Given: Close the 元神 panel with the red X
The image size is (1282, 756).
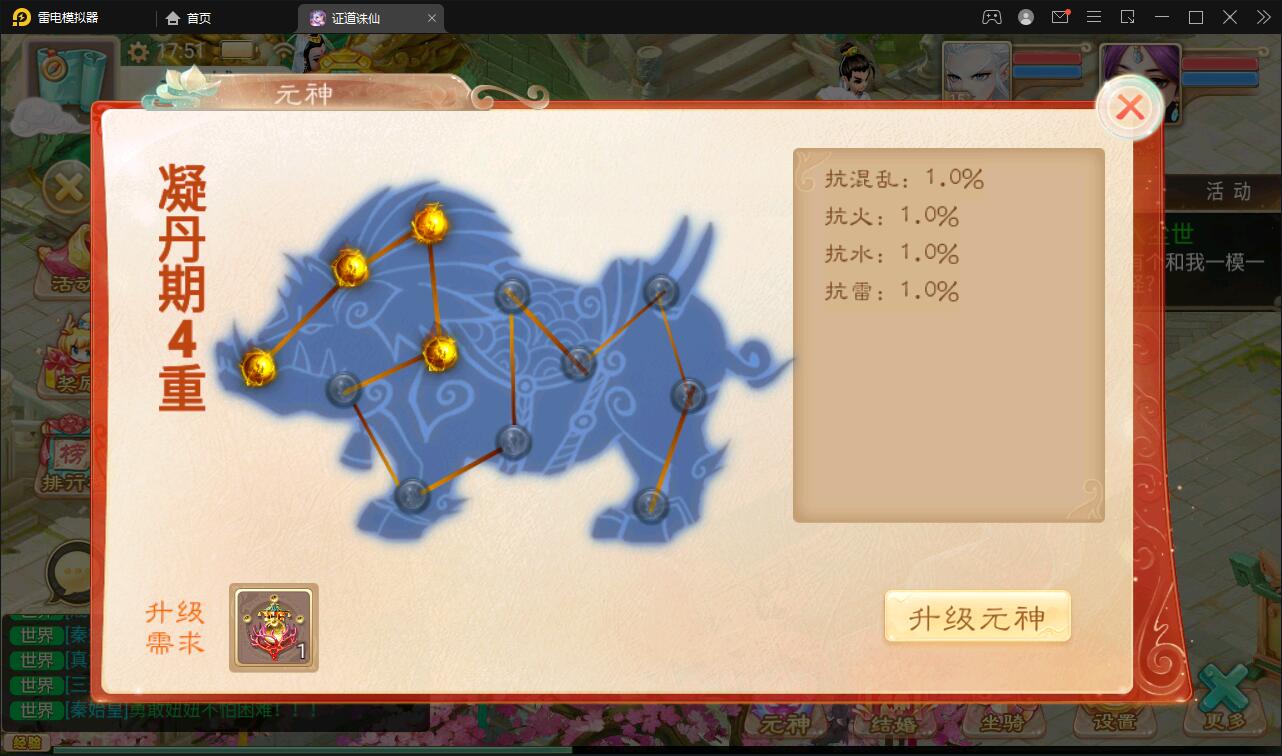Looking at the screenshot, I should tap(1130, 107).
